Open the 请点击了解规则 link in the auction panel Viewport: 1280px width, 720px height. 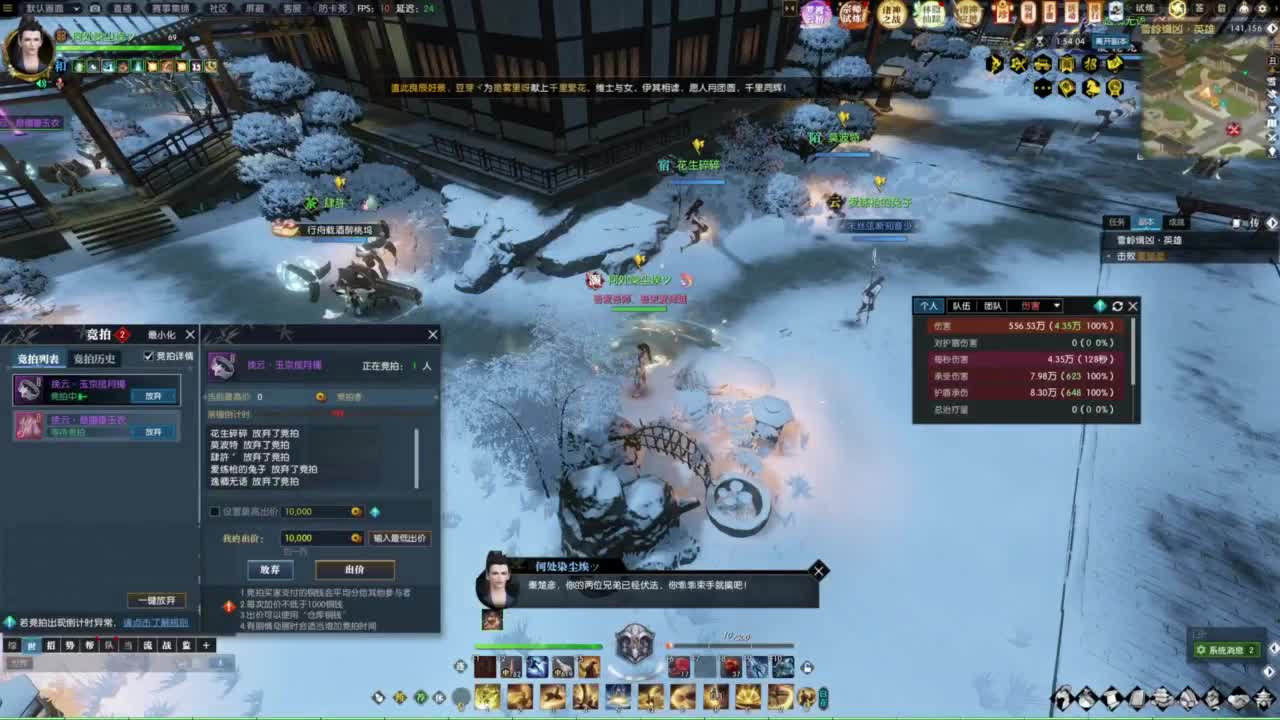pyautogui.click(x=155, y=623)
